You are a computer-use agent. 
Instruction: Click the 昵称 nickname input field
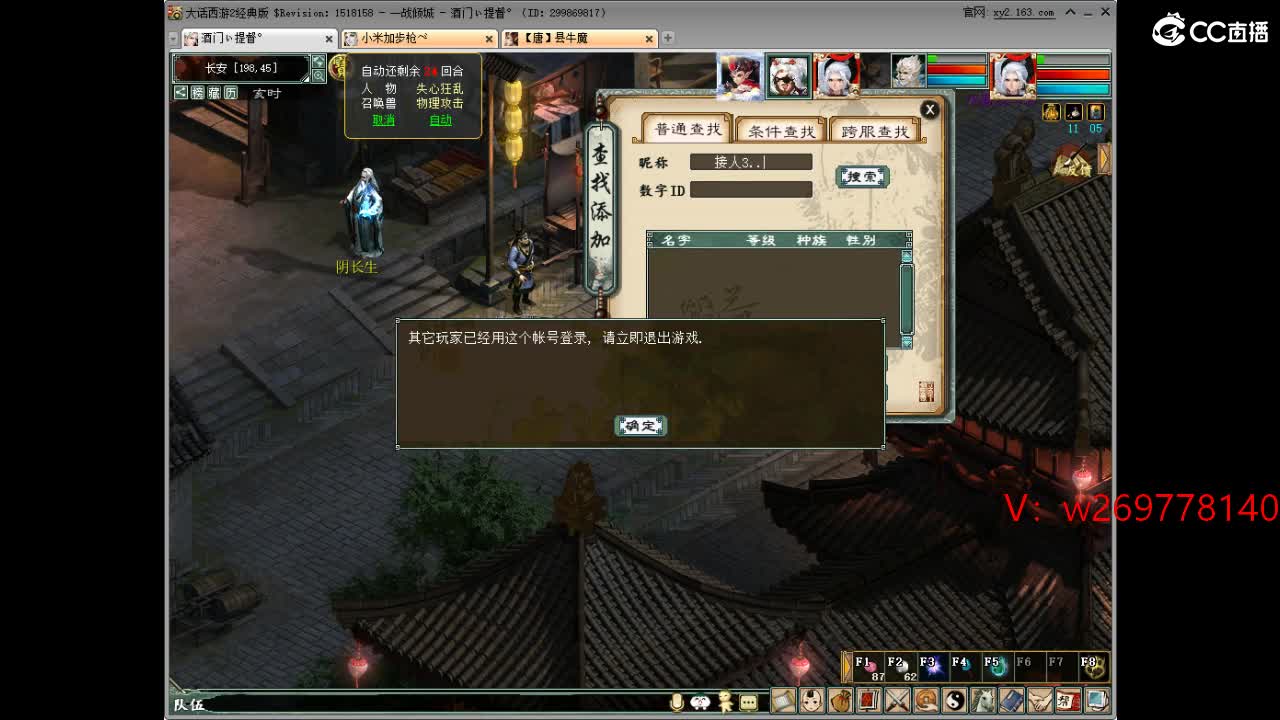coord(750,161)
